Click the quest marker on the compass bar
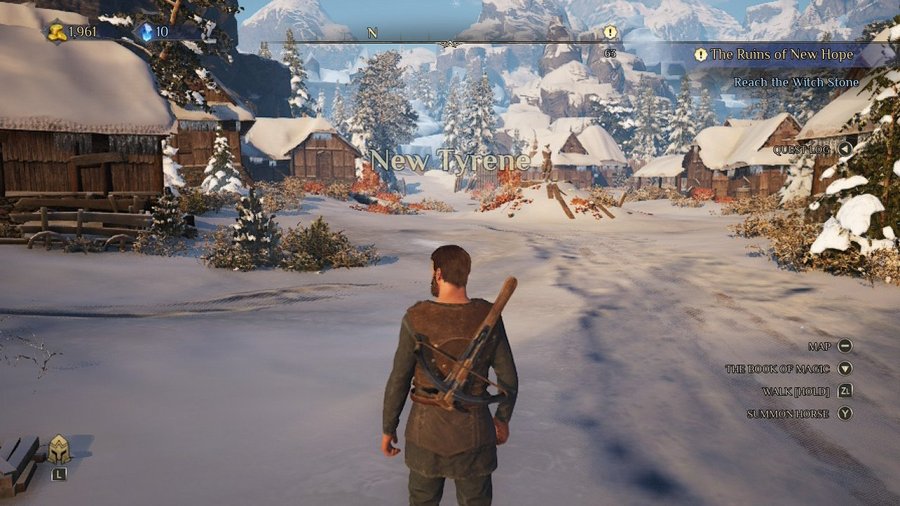This screenshot has width=900, height=506. (x=610, y=32)
